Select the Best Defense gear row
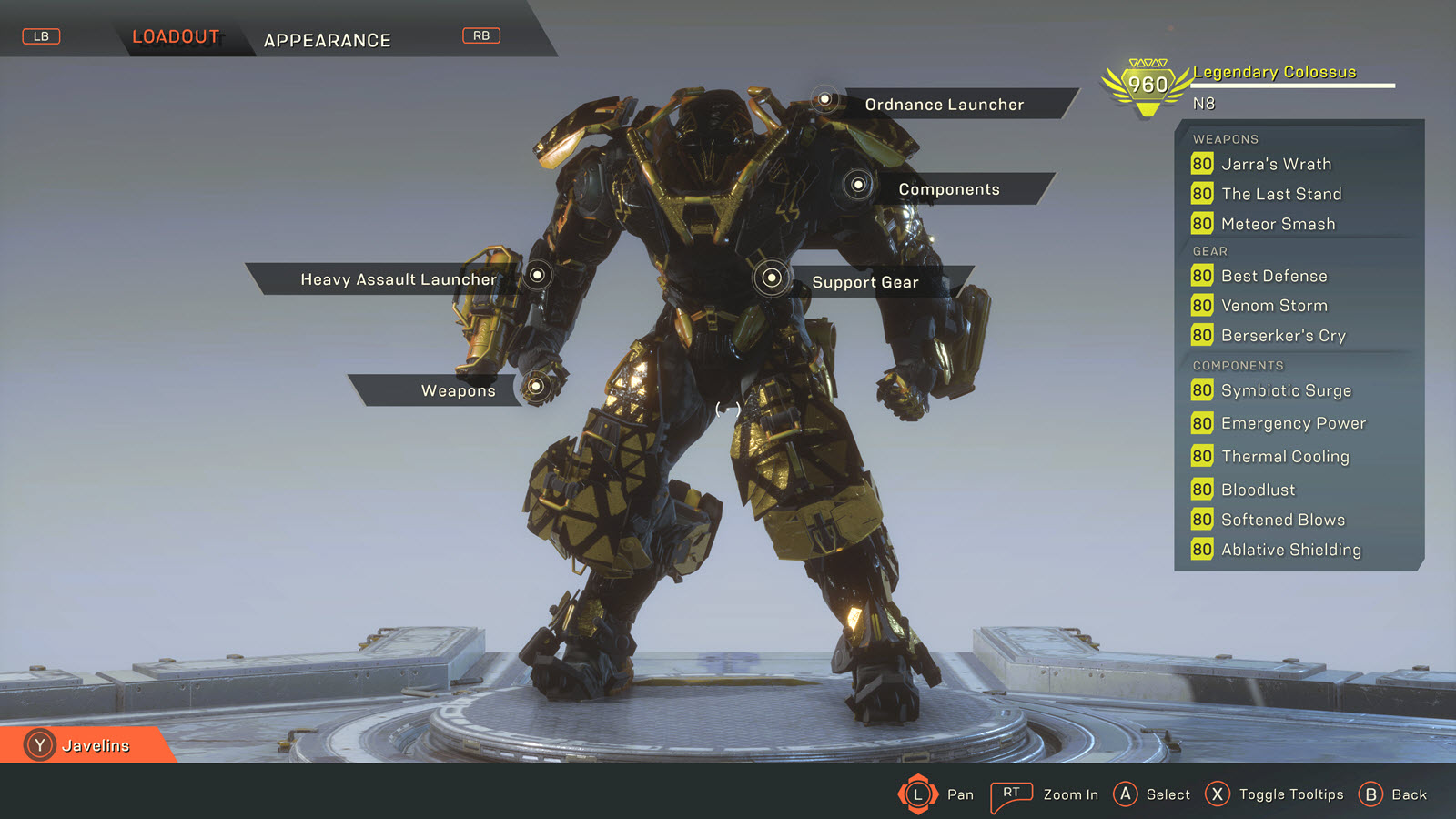 tap(1274, 276)
